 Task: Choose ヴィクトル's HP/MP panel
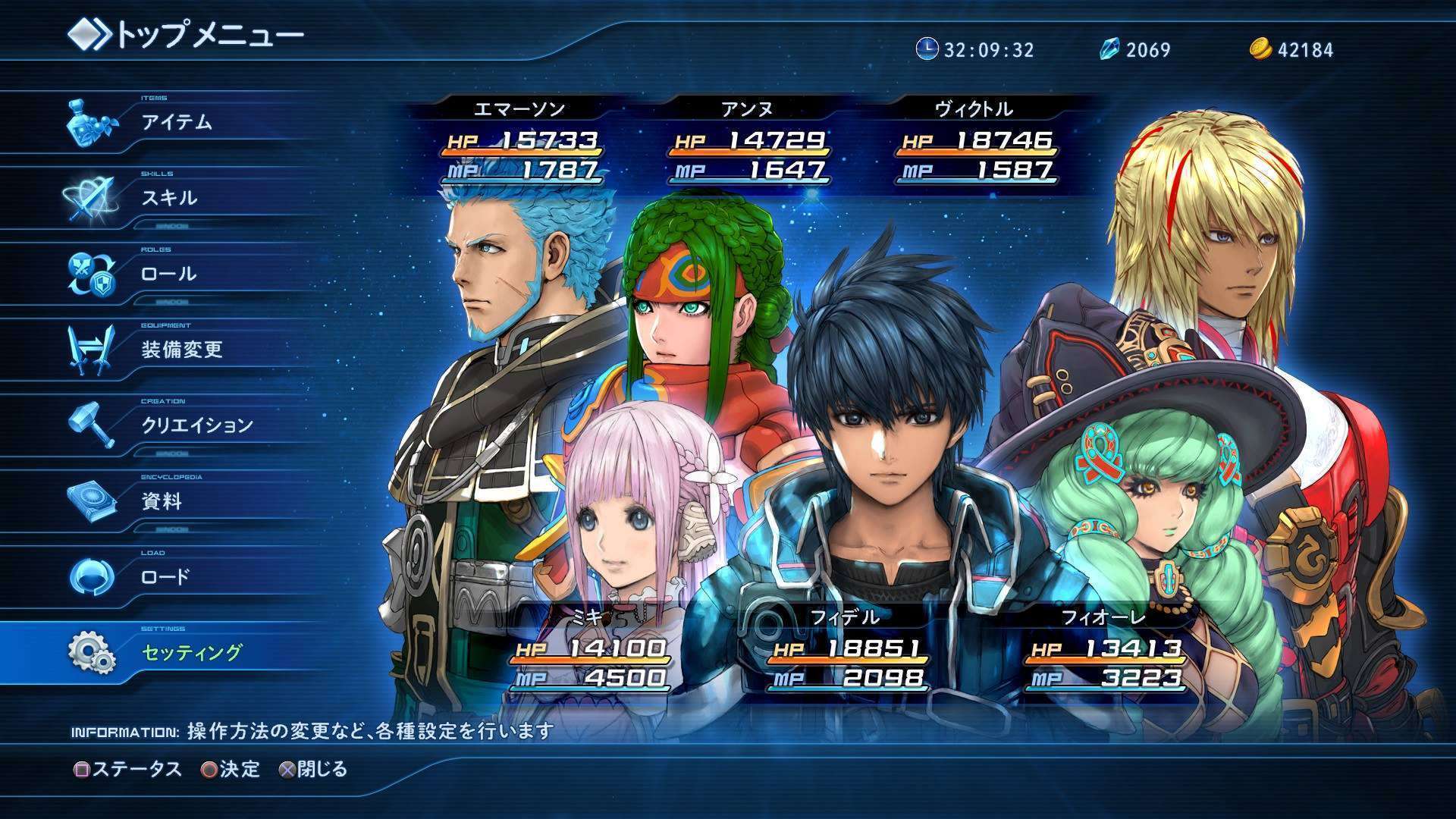click(977, 143)
